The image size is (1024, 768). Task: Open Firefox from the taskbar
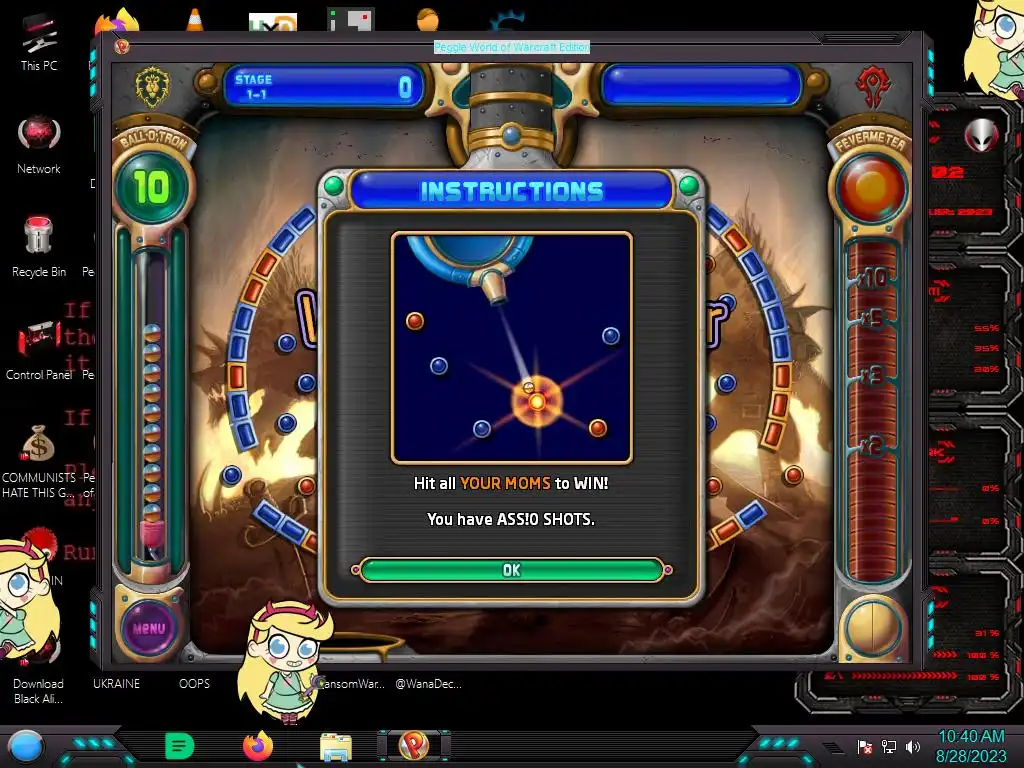pyautogui.click(x=257, y=745)
